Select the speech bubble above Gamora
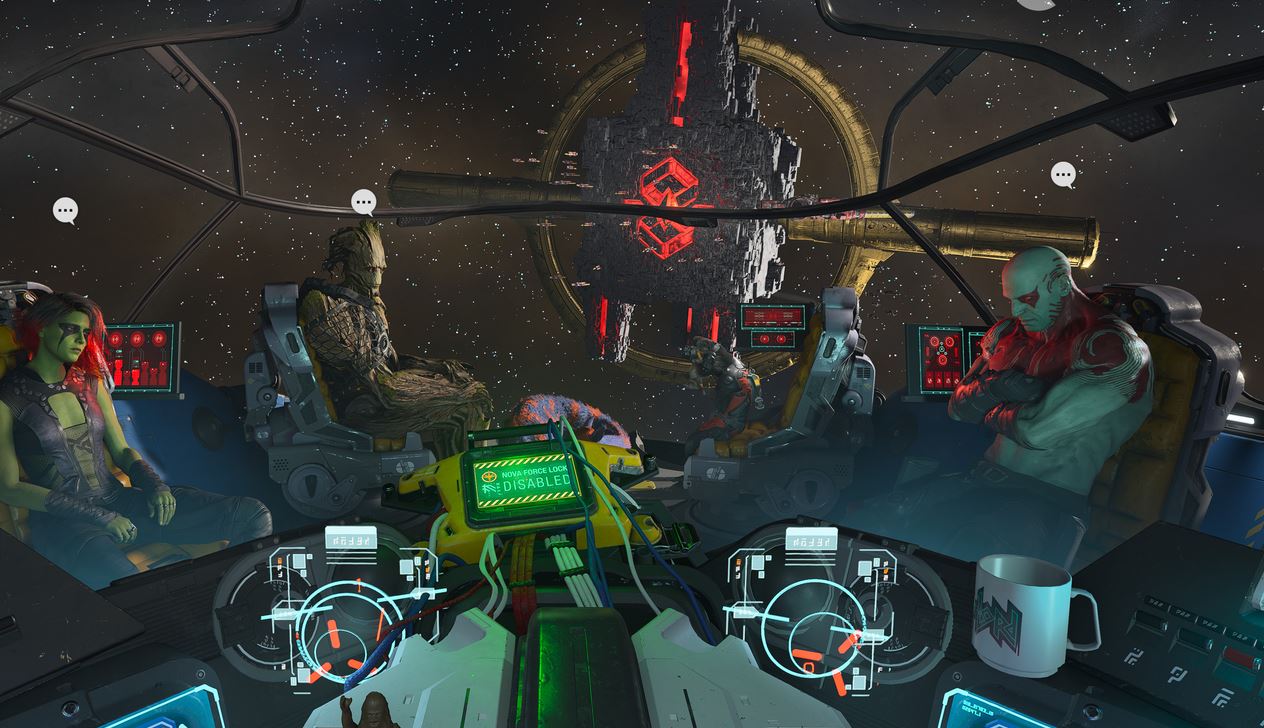 (x=66, y=210)
